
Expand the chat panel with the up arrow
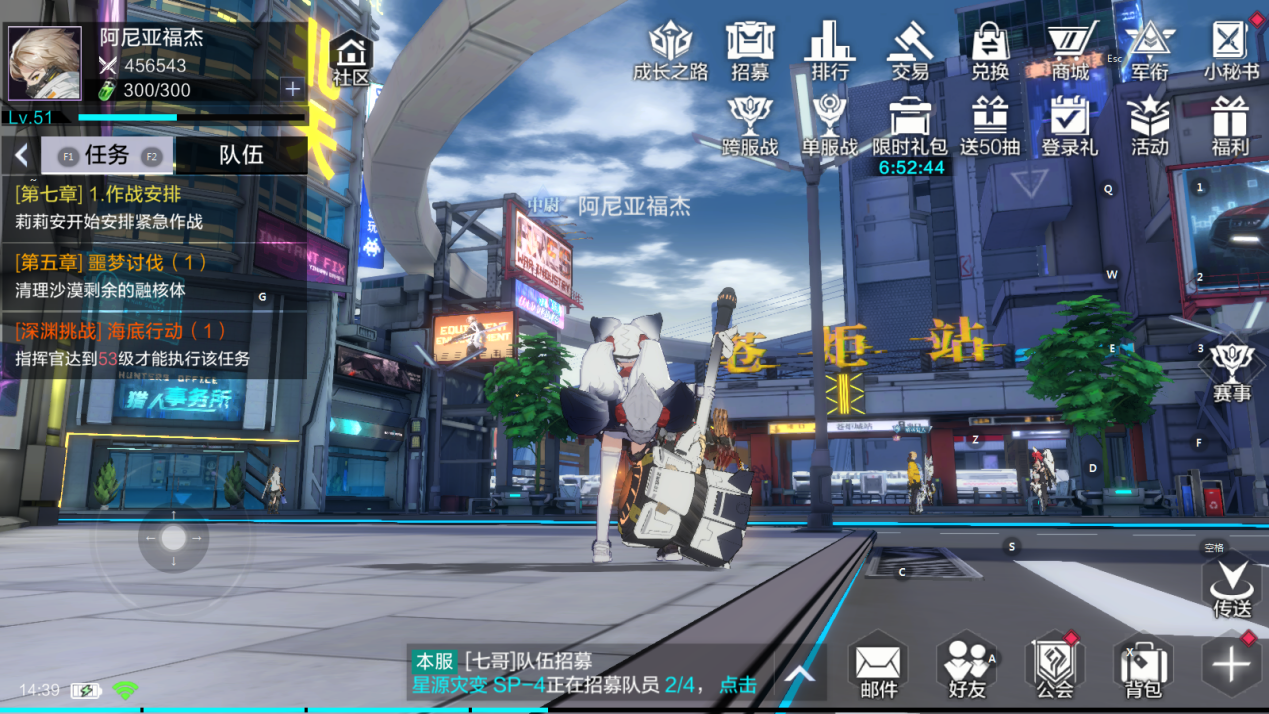click(x=800, y=674)
